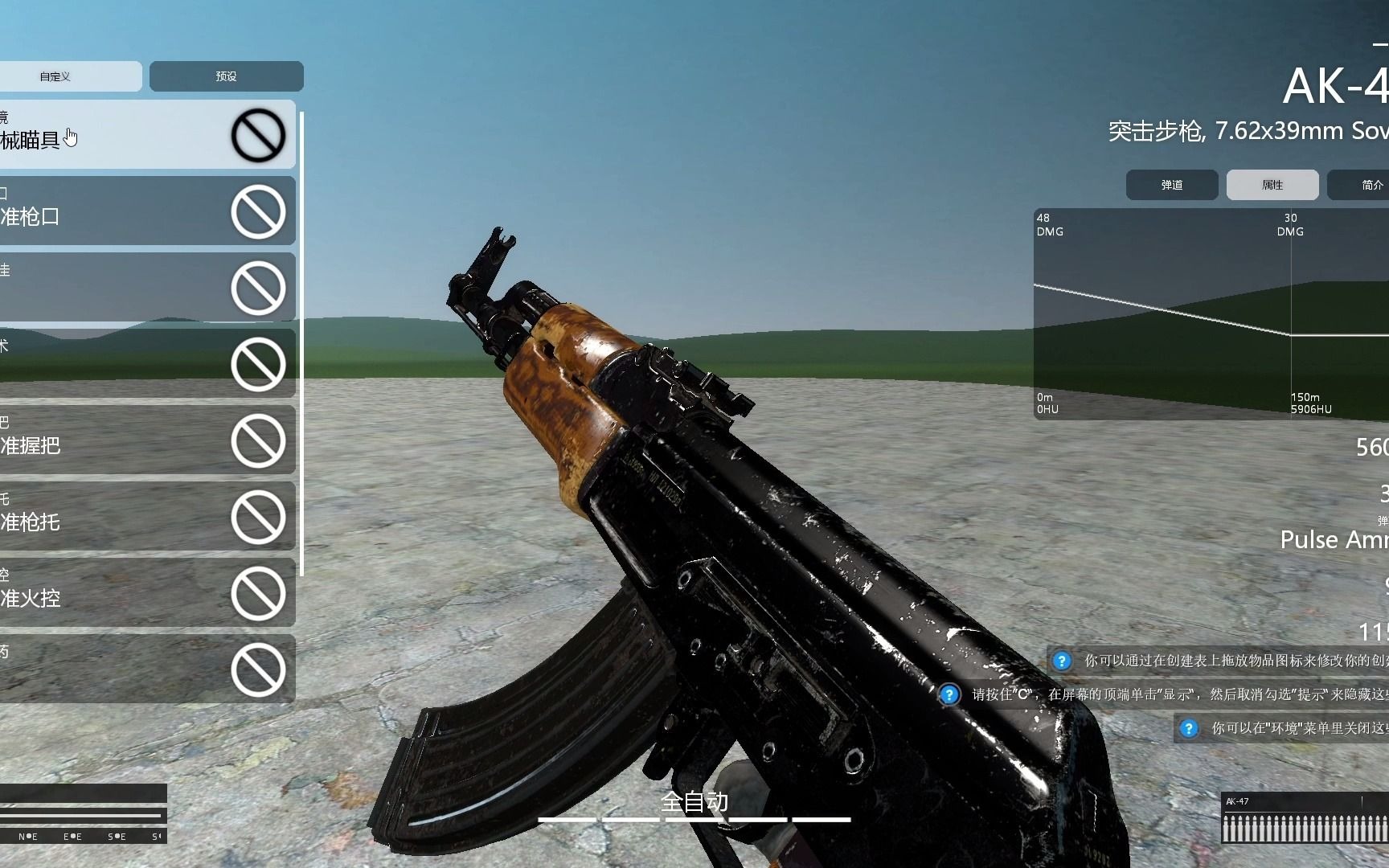This screenshot has height=868, width=1389.
Task: Expand the 弹药 ammo slot options
Action: [121, 671]
